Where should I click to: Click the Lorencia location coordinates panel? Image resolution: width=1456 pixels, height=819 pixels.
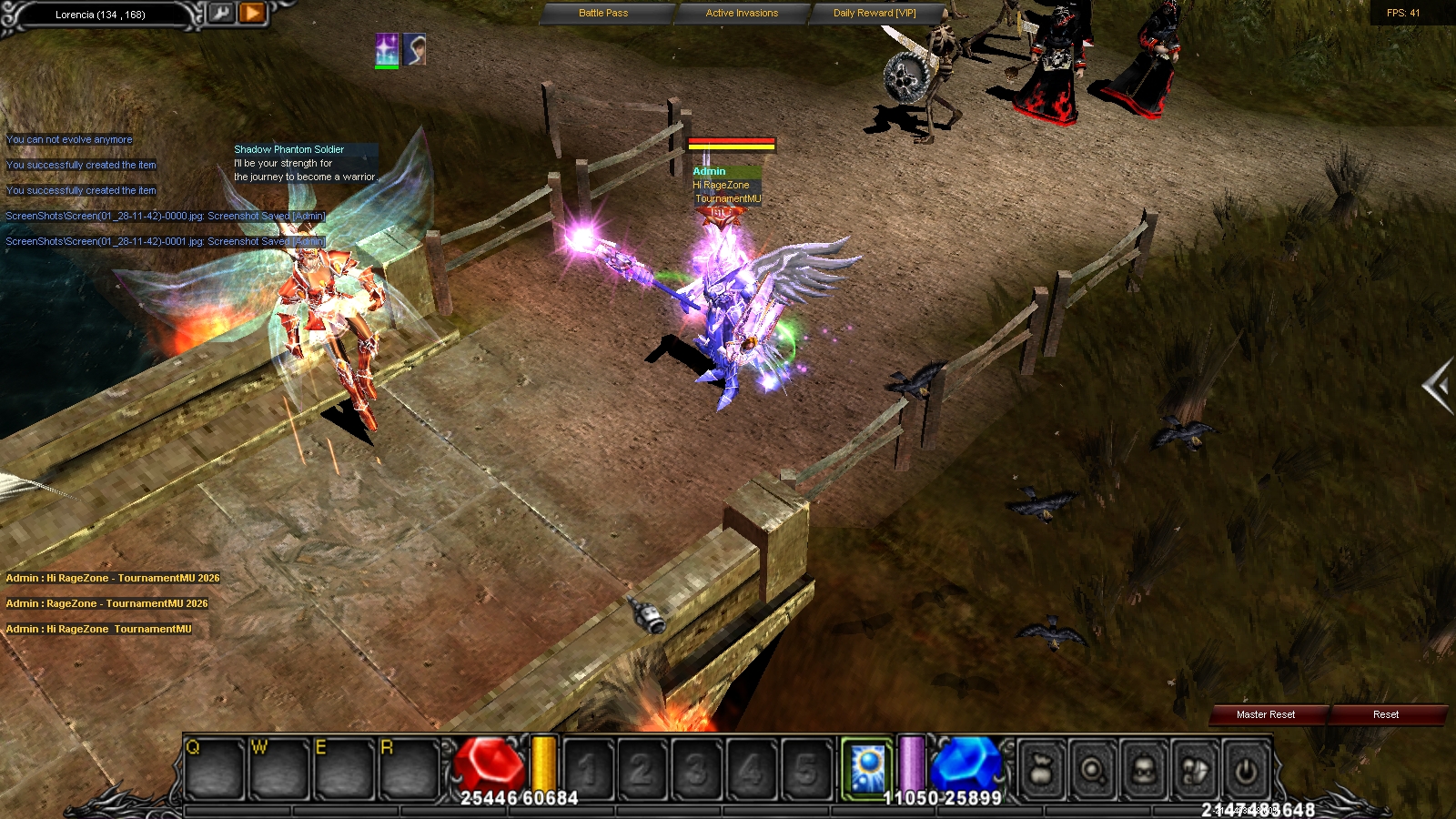coord(100,15)
